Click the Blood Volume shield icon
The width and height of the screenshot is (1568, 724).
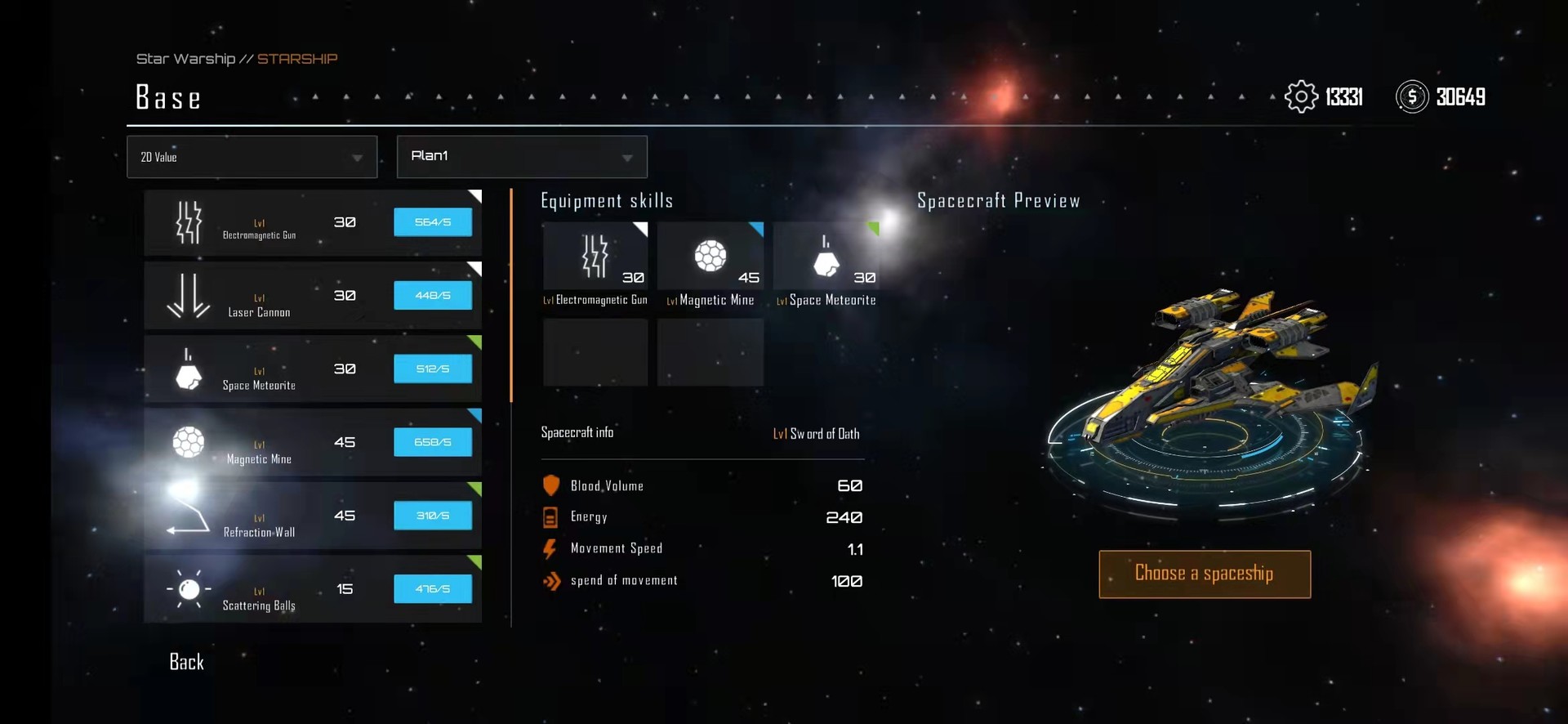pos(550,485)
